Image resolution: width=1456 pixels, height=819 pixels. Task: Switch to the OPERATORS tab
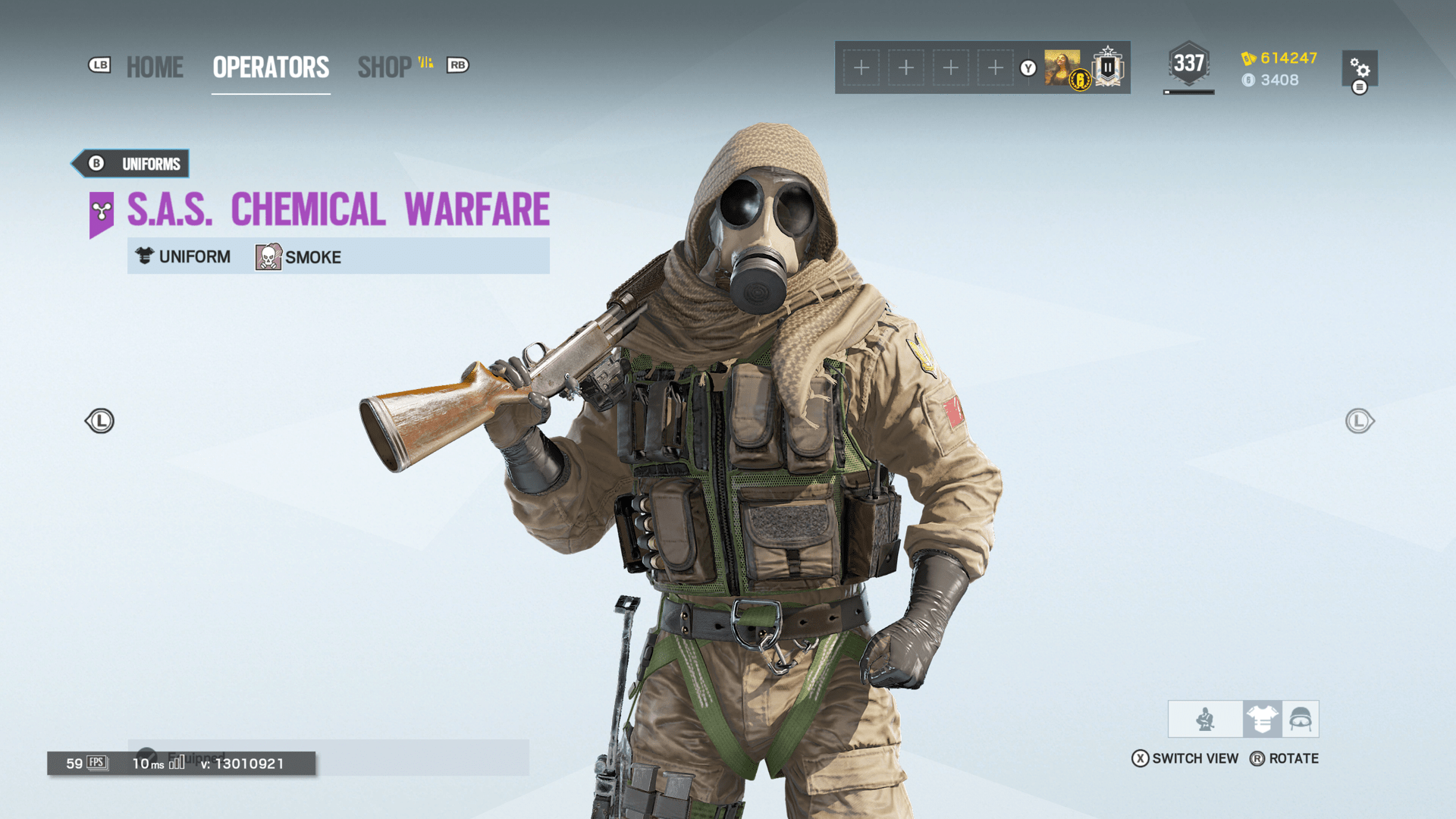[270, 67]
